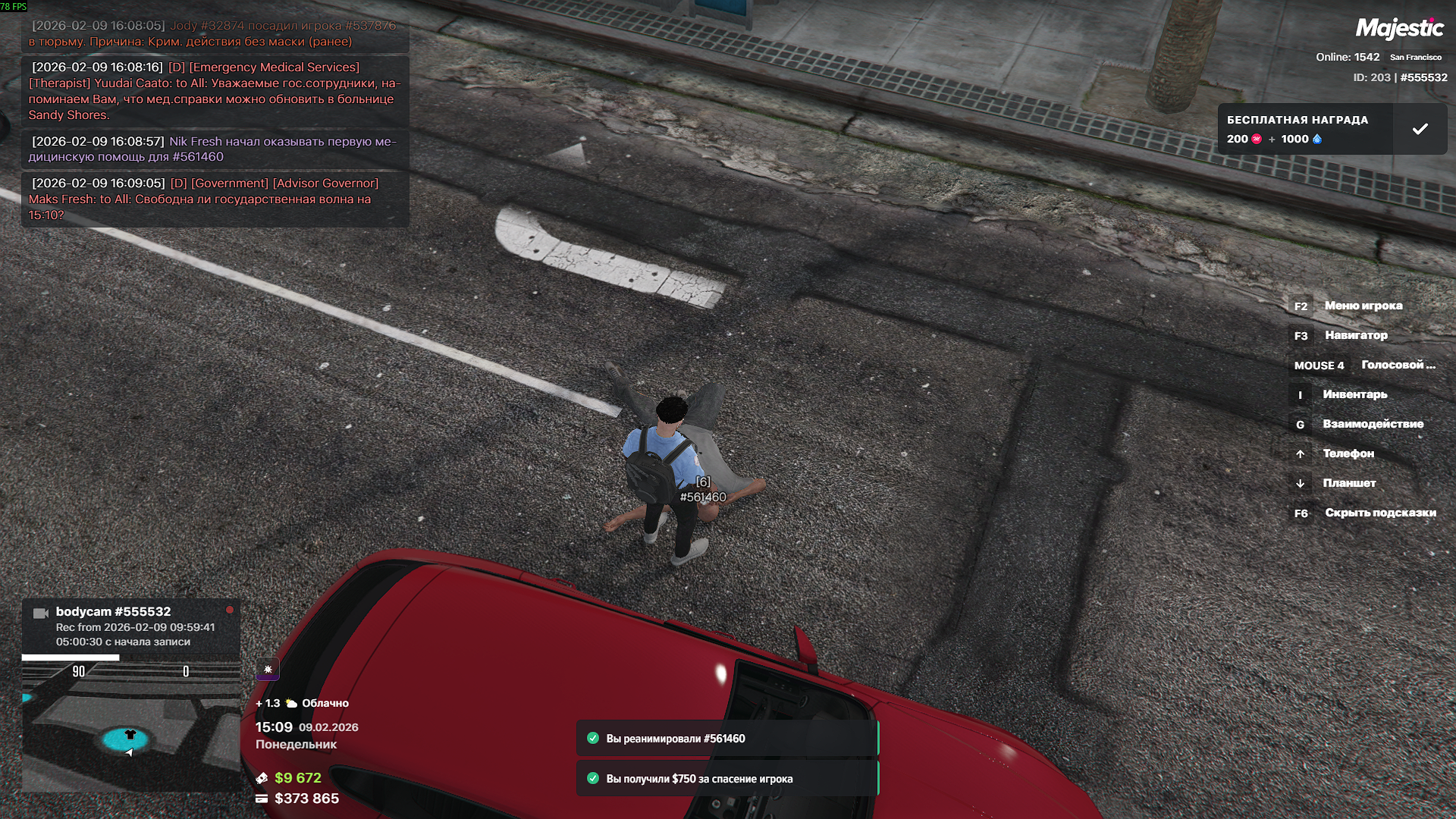Screen dimensions: 1456x819
Task: Dismiss the '$750 за спасение игрока' notification
Action: [726, 779]
